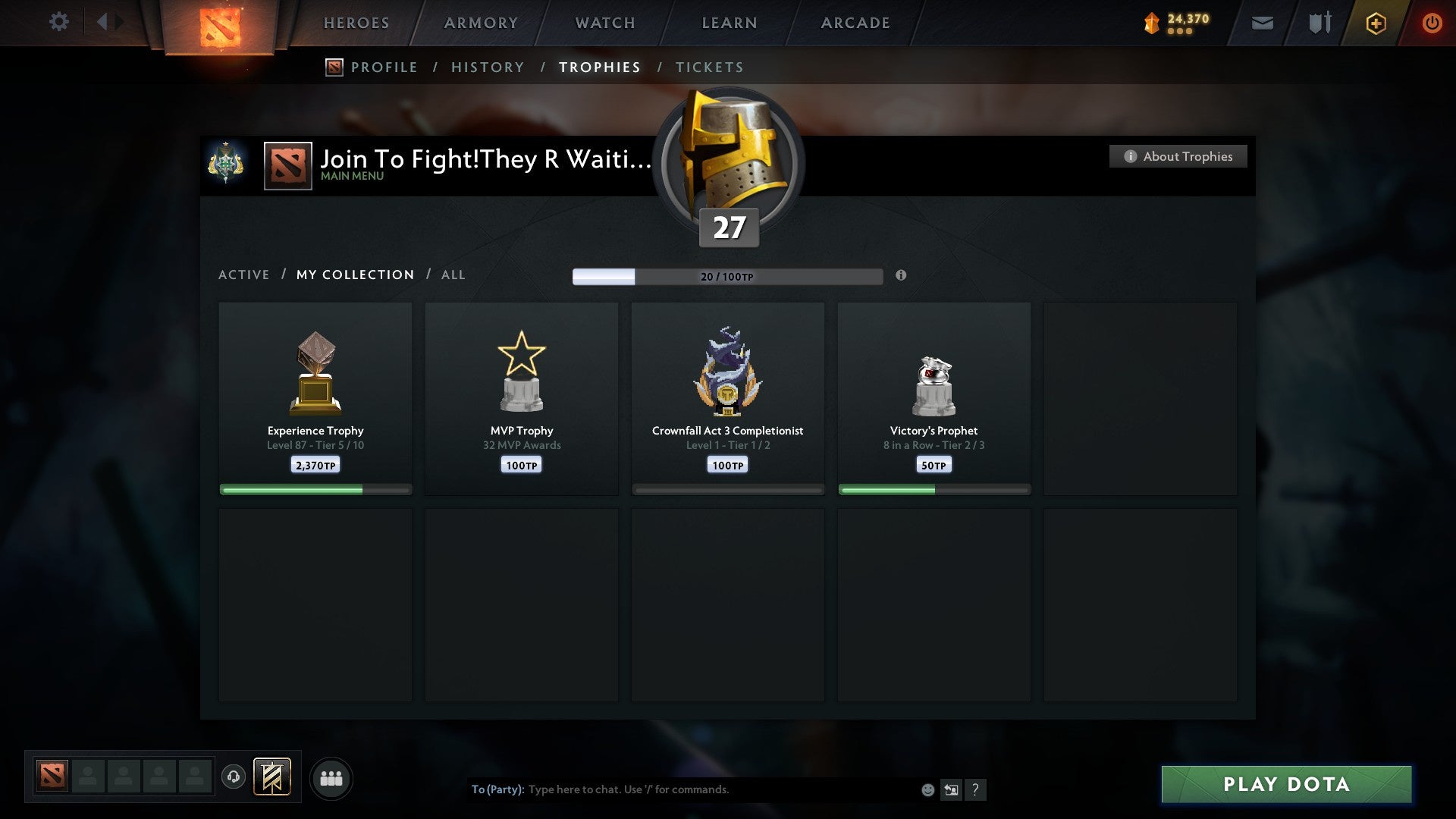Switch to the HISTORY tab
Viewport: 1456px width, 819px height.
488,67
